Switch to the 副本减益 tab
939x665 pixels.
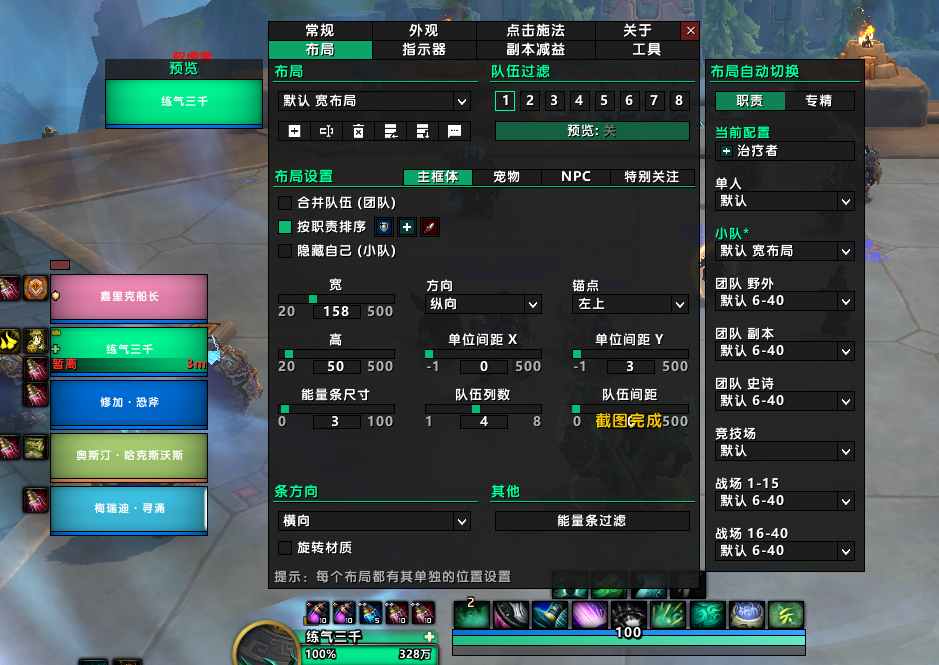coord(535,49)
